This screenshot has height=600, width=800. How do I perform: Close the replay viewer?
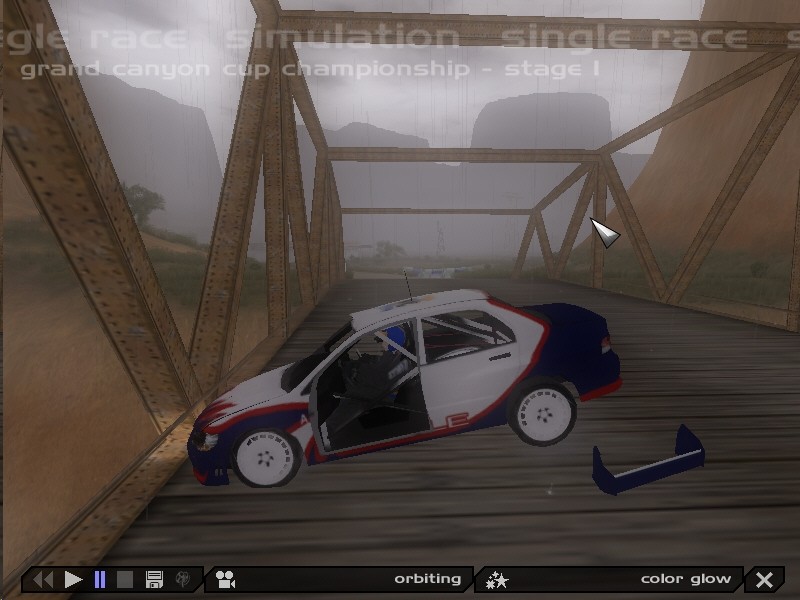pyautogui.click(x=765, y=579)
